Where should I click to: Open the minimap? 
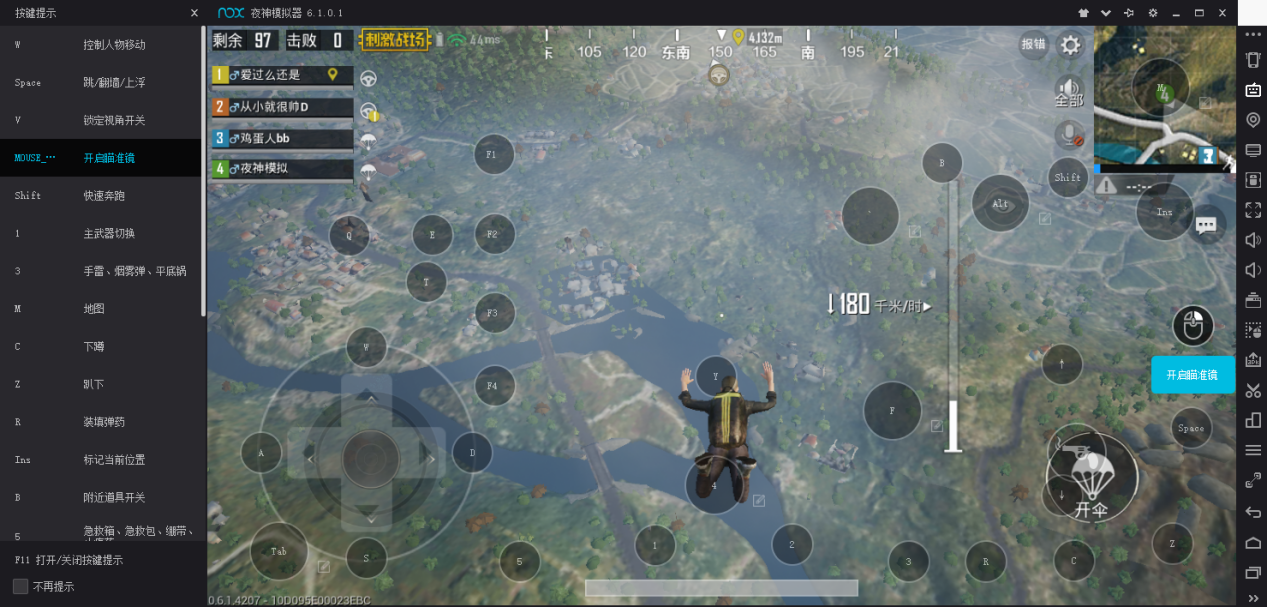[x=1163, y=96]
